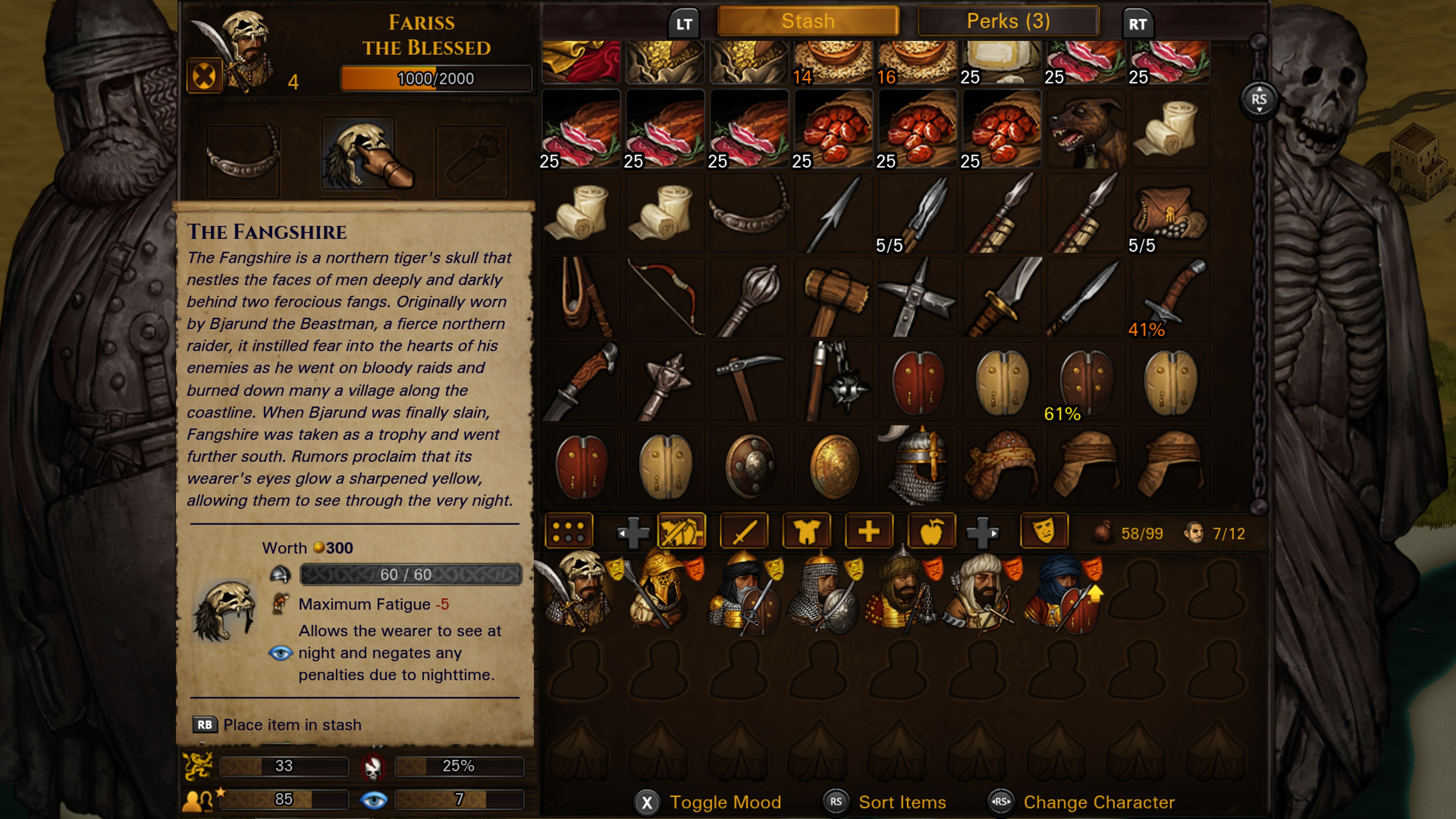
Task: Filter stash by armor using shirt icon
Action: click(806, 532)
